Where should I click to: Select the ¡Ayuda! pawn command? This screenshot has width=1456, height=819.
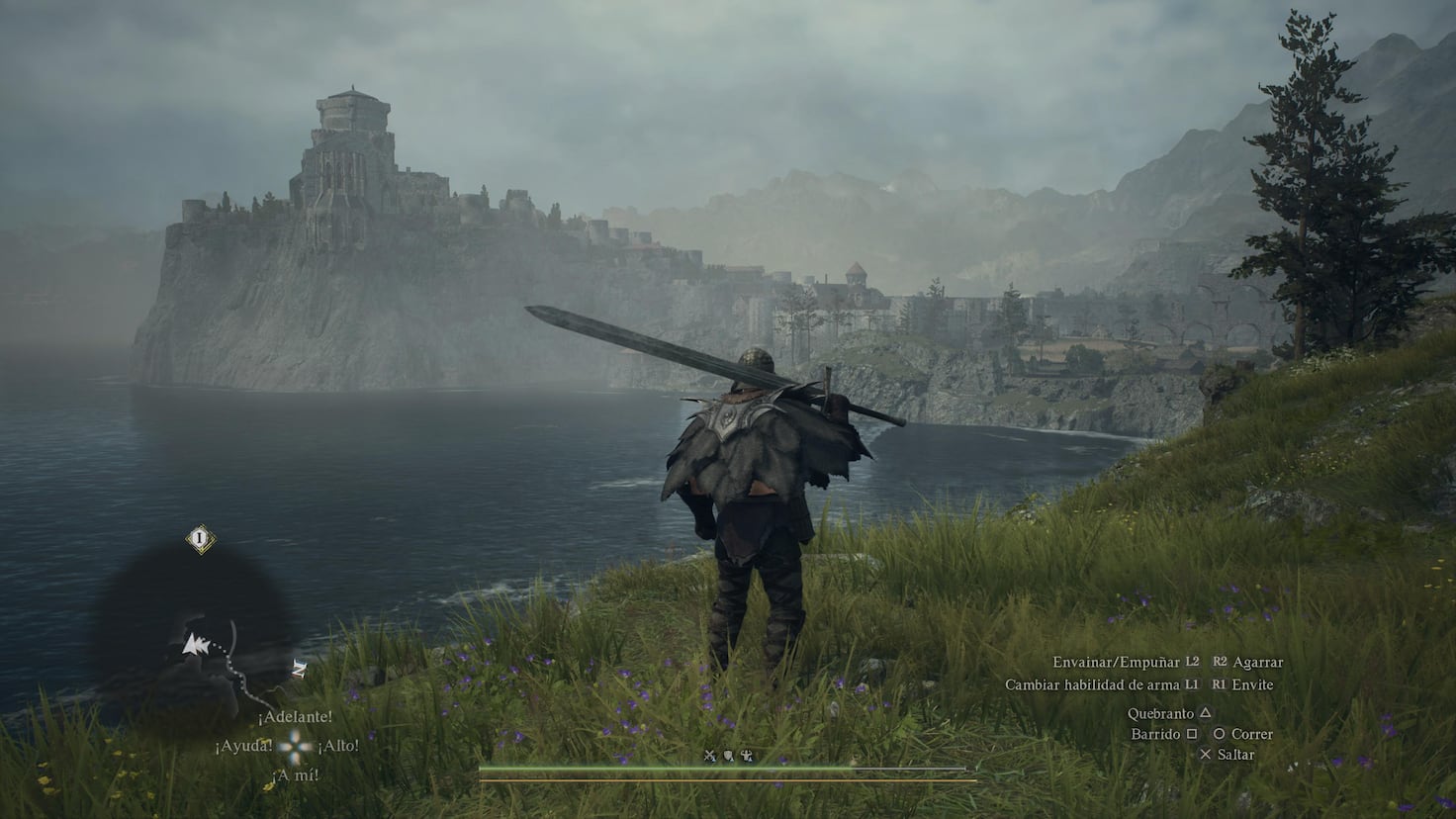click(x=246, y=747)
